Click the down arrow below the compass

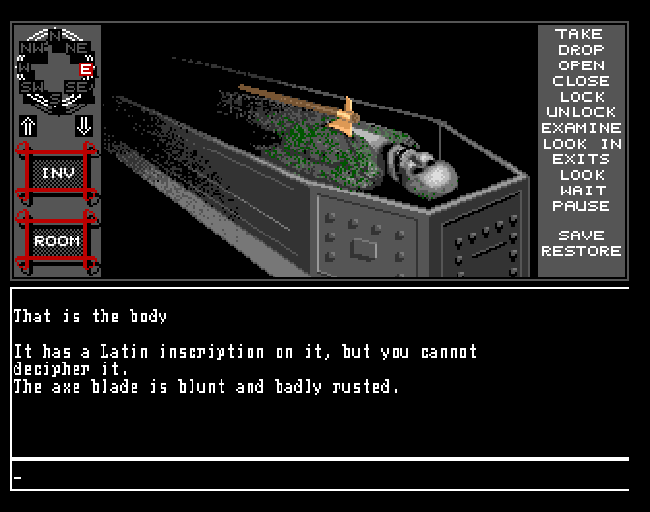click(x=84, y=126)
